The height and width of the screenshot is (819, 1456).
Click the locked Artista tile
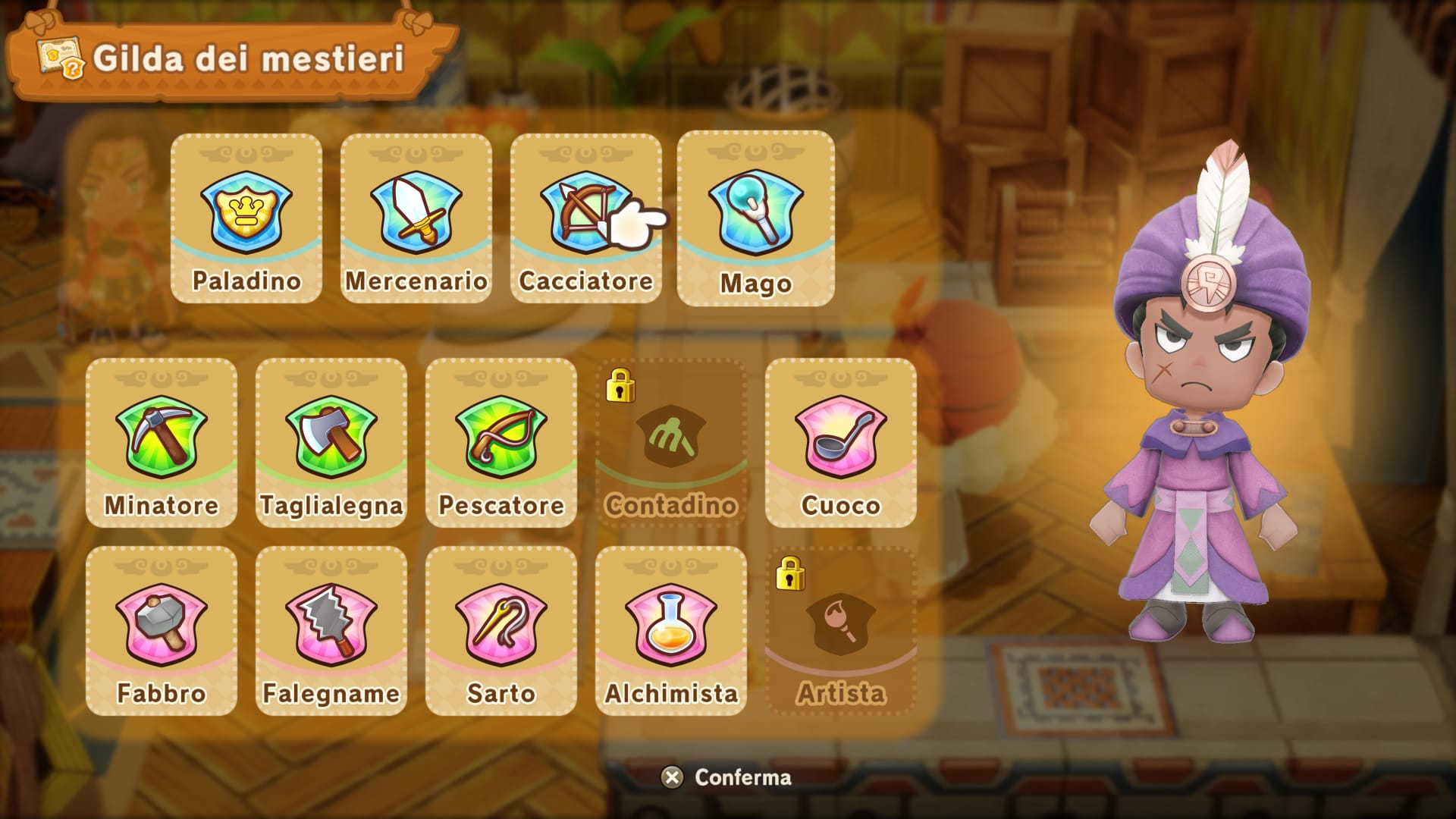point(841,631)
